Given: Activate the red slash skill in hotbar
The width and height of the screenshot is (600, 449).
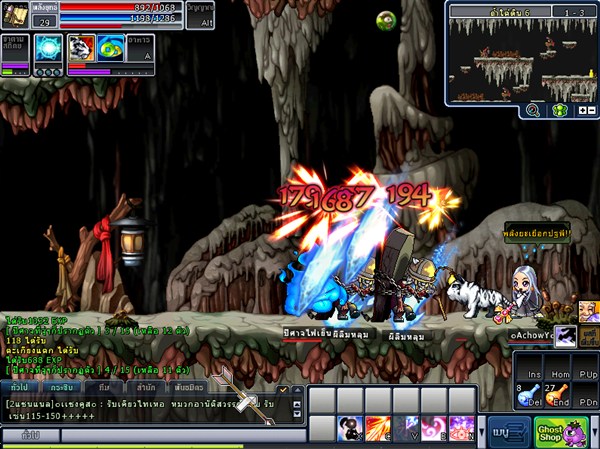Looking at the screenshot, I should (x=378, y=428).
